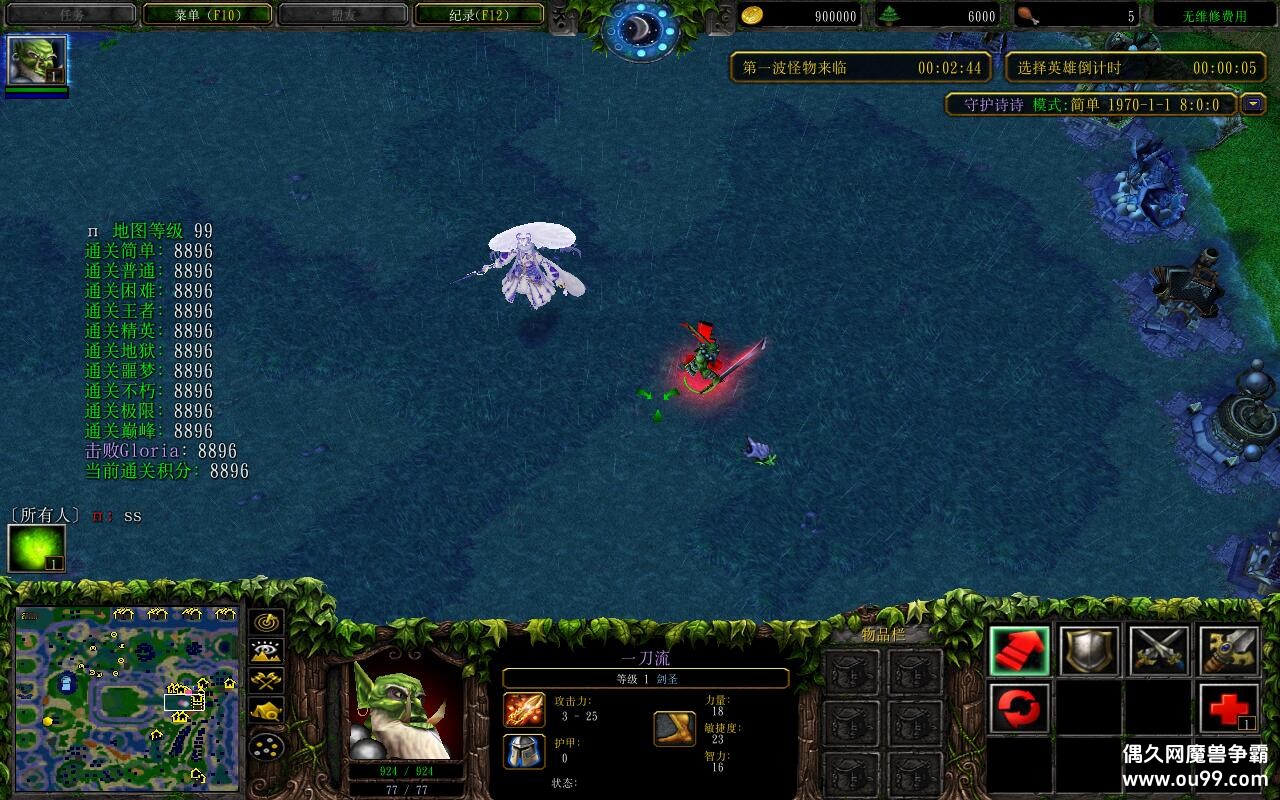Collapse the 守护诗诗 scoreboard with its arrow button

click(x=1253, y=104)
